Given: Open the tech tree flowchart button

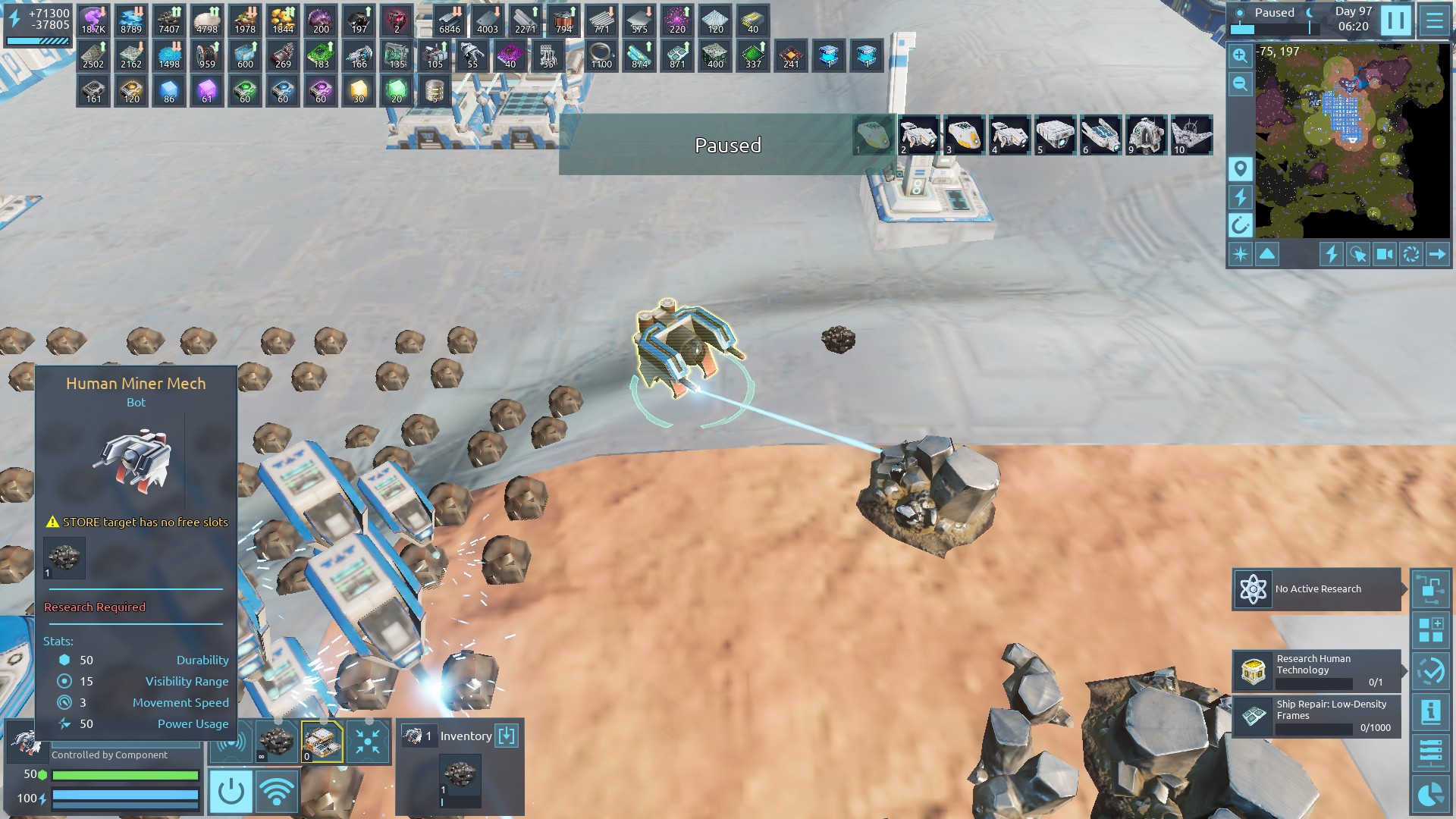Looking at the screenshot, I should pos(1430,589).
